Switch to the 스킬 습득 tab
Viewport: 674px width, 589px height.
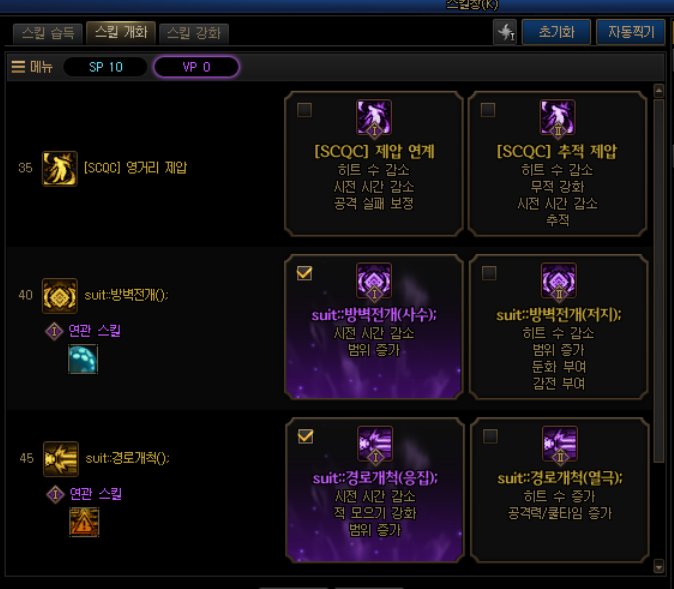click(x=48, y=33)
